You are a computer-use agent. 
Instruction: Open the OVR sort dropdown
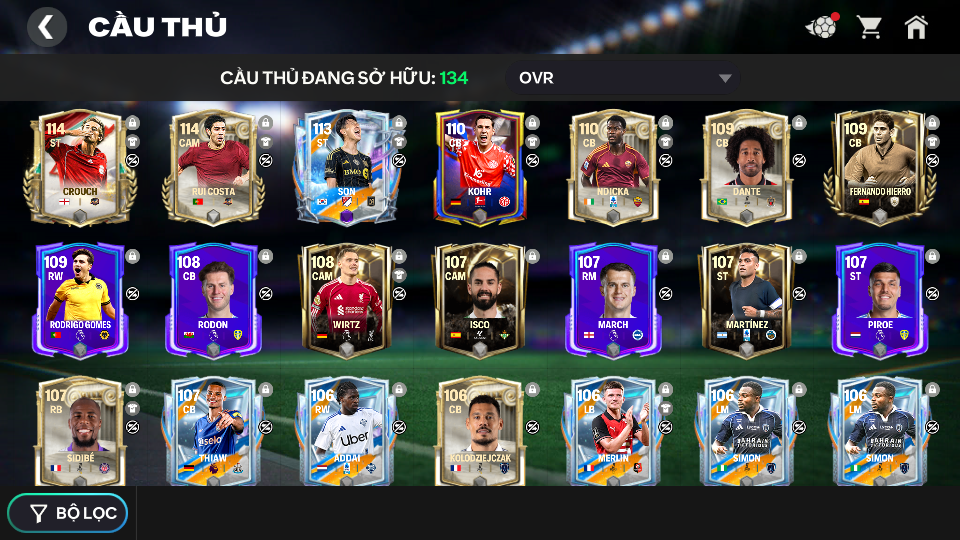(x=625, y=78)
